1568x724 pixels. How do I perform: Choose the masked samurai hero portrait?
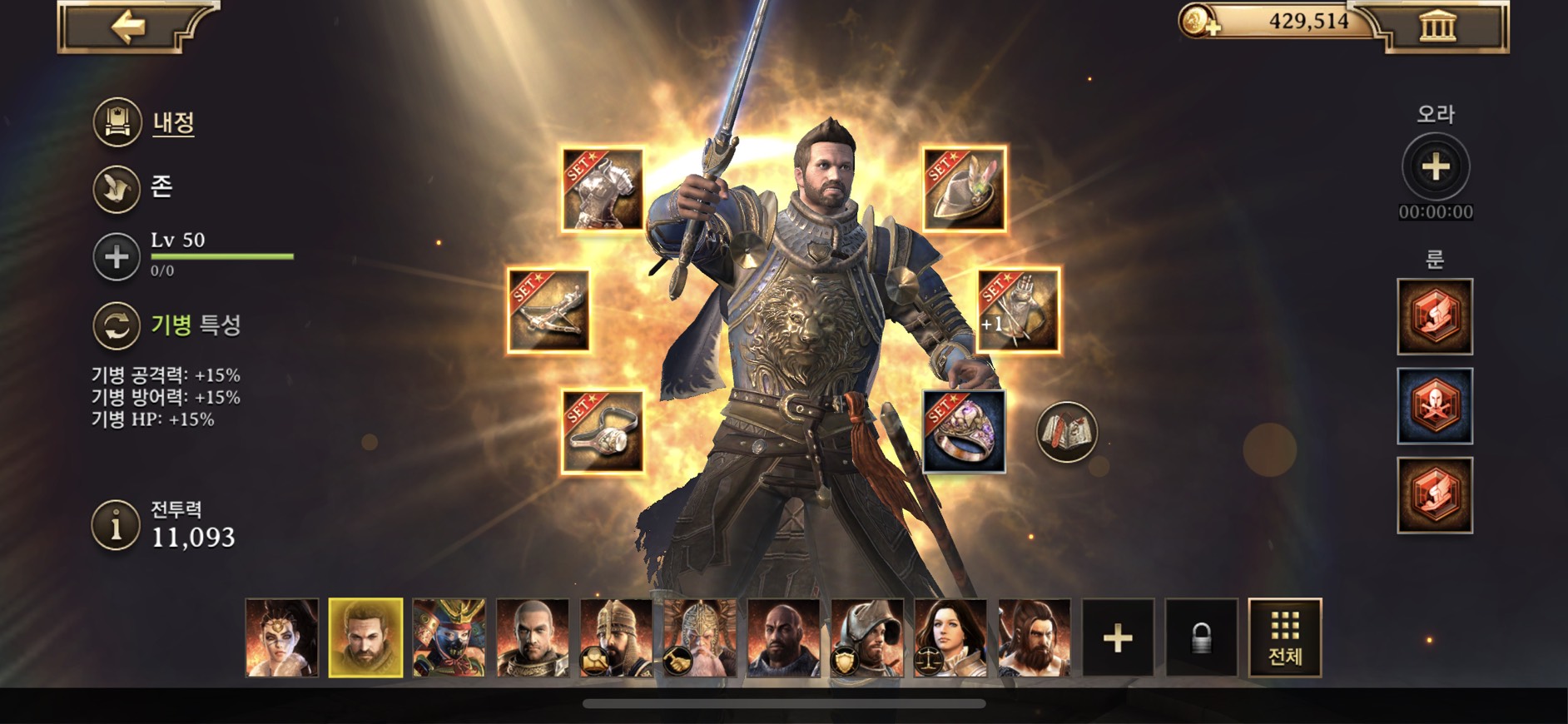tap(449, 637)
